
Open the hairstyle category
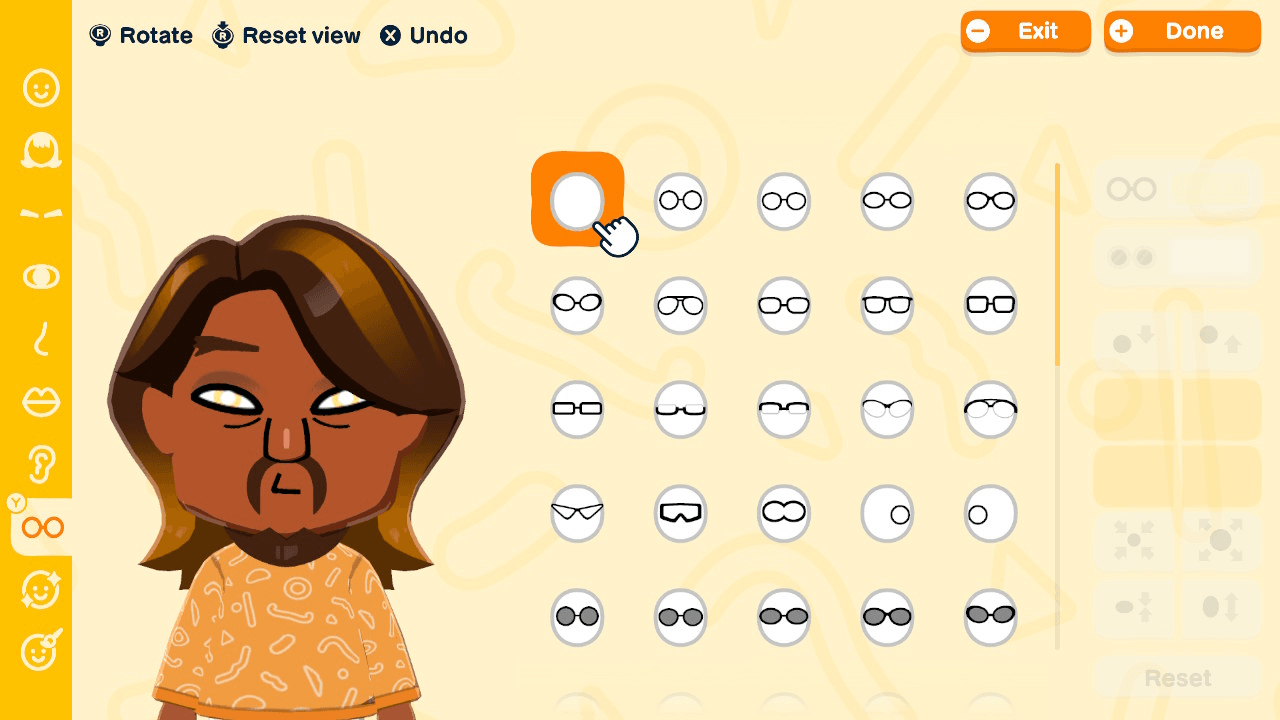pyautogui.click(x=40, y=150)
